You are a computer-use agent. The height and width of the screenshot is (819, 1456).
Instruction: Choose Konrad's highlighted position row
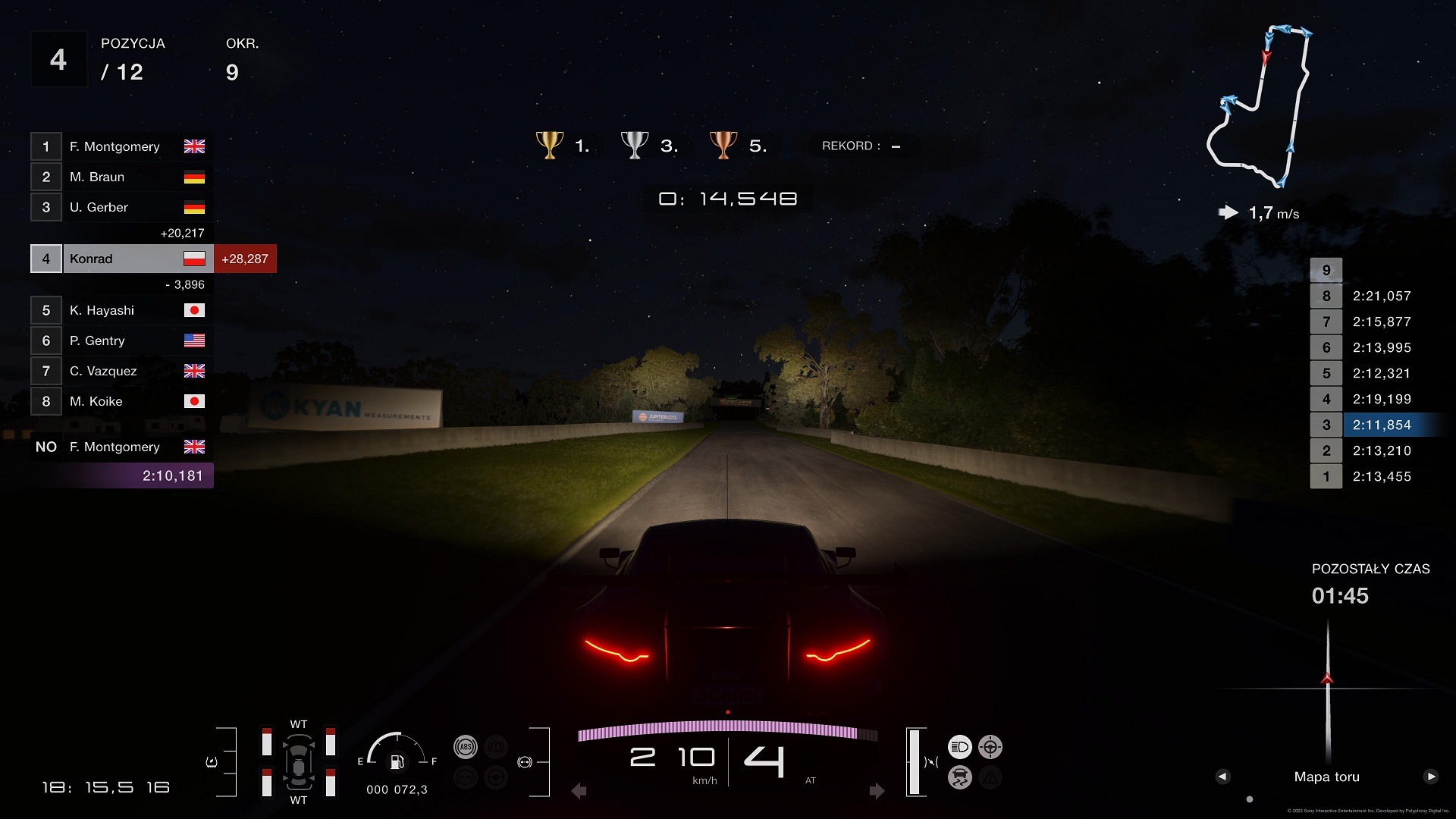coord(121,259)
